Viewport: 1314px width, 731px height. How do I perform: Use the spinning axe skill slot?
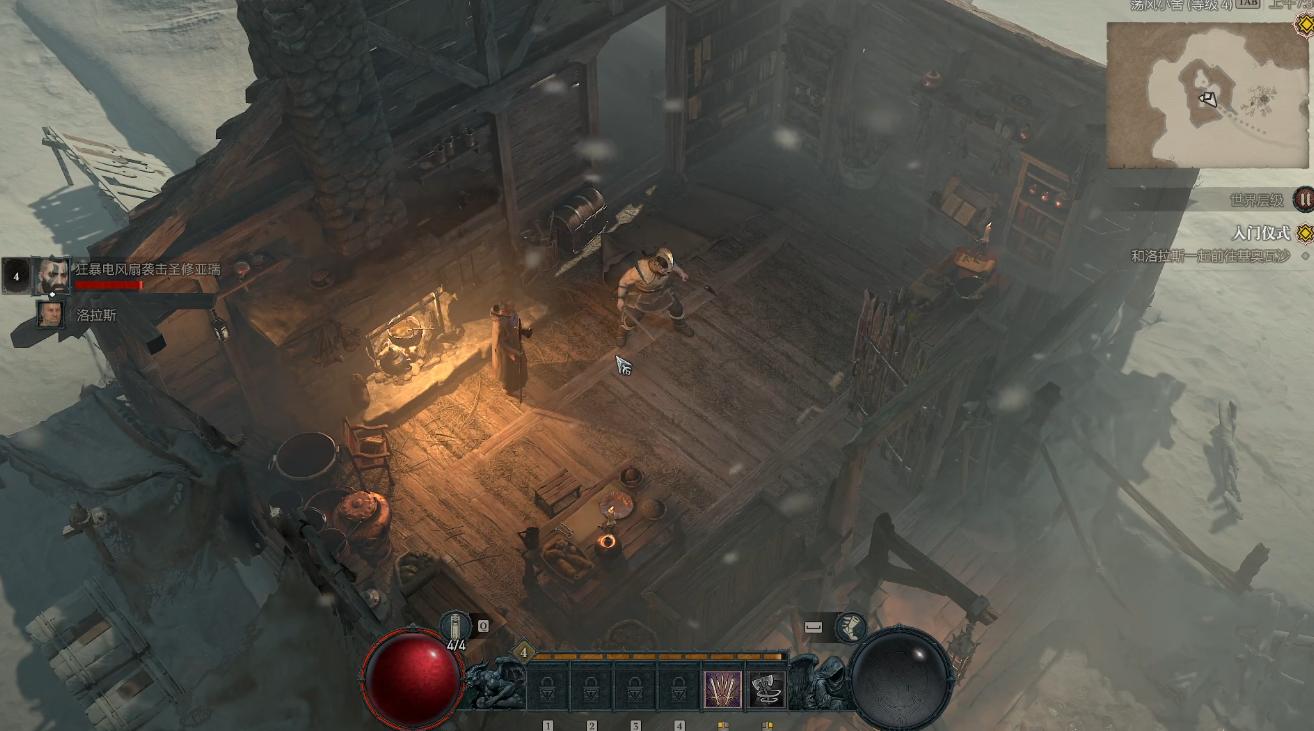[x=766, y=689]
